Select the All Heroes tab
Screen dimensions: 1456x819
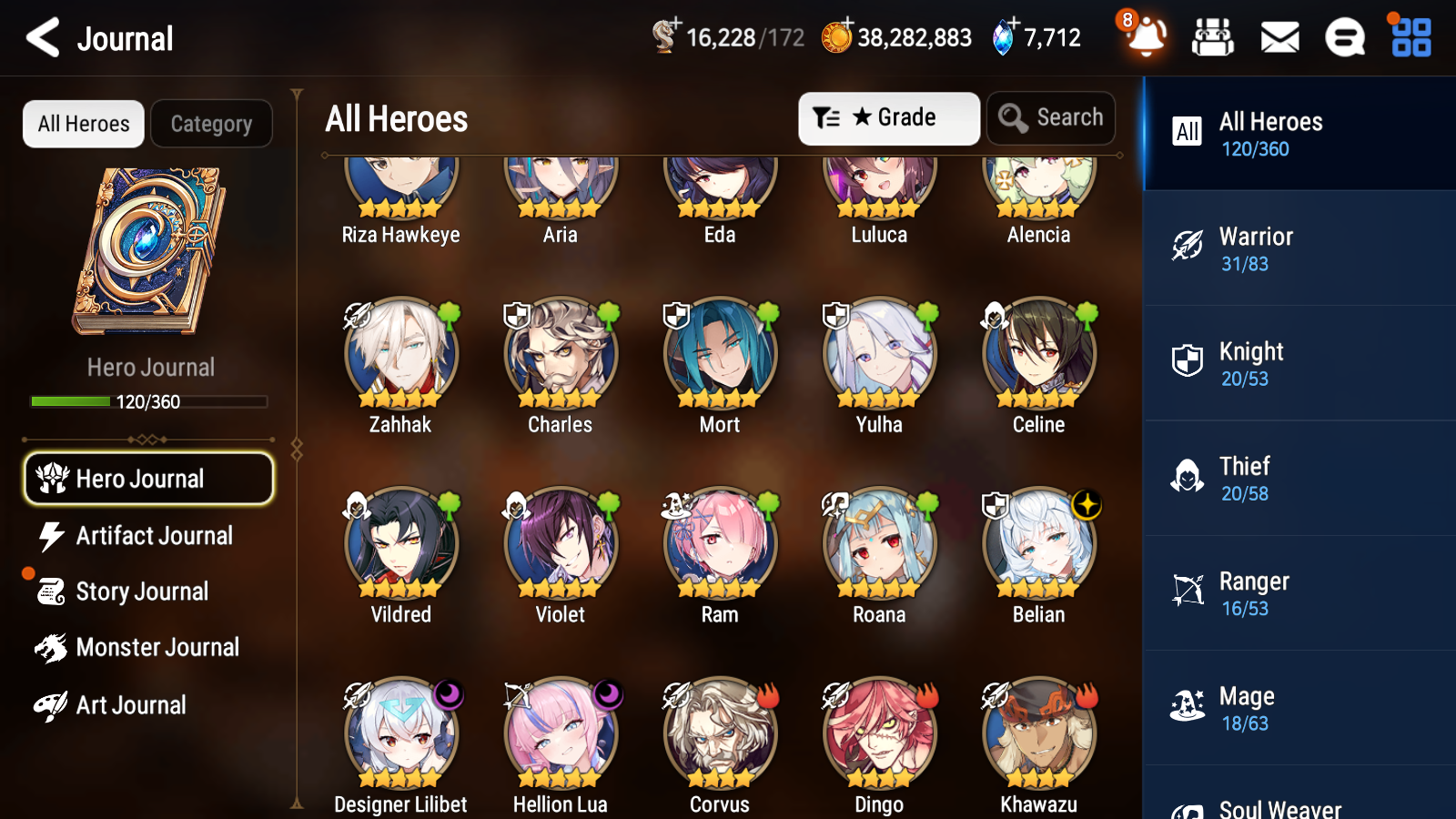tap(83, 124)
